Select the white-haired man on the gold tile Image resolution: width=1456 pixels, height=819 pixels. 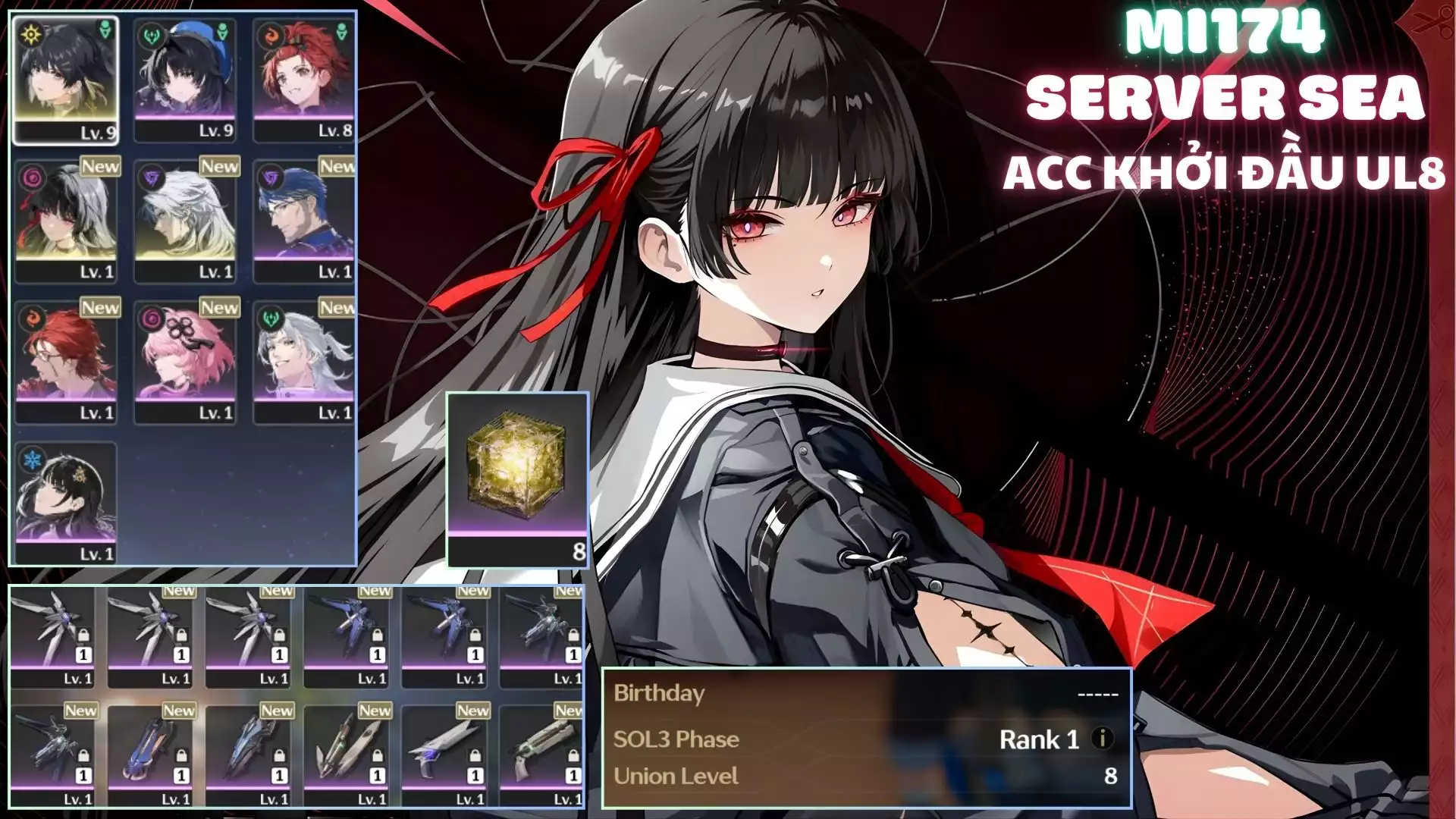tap(184, 220)
